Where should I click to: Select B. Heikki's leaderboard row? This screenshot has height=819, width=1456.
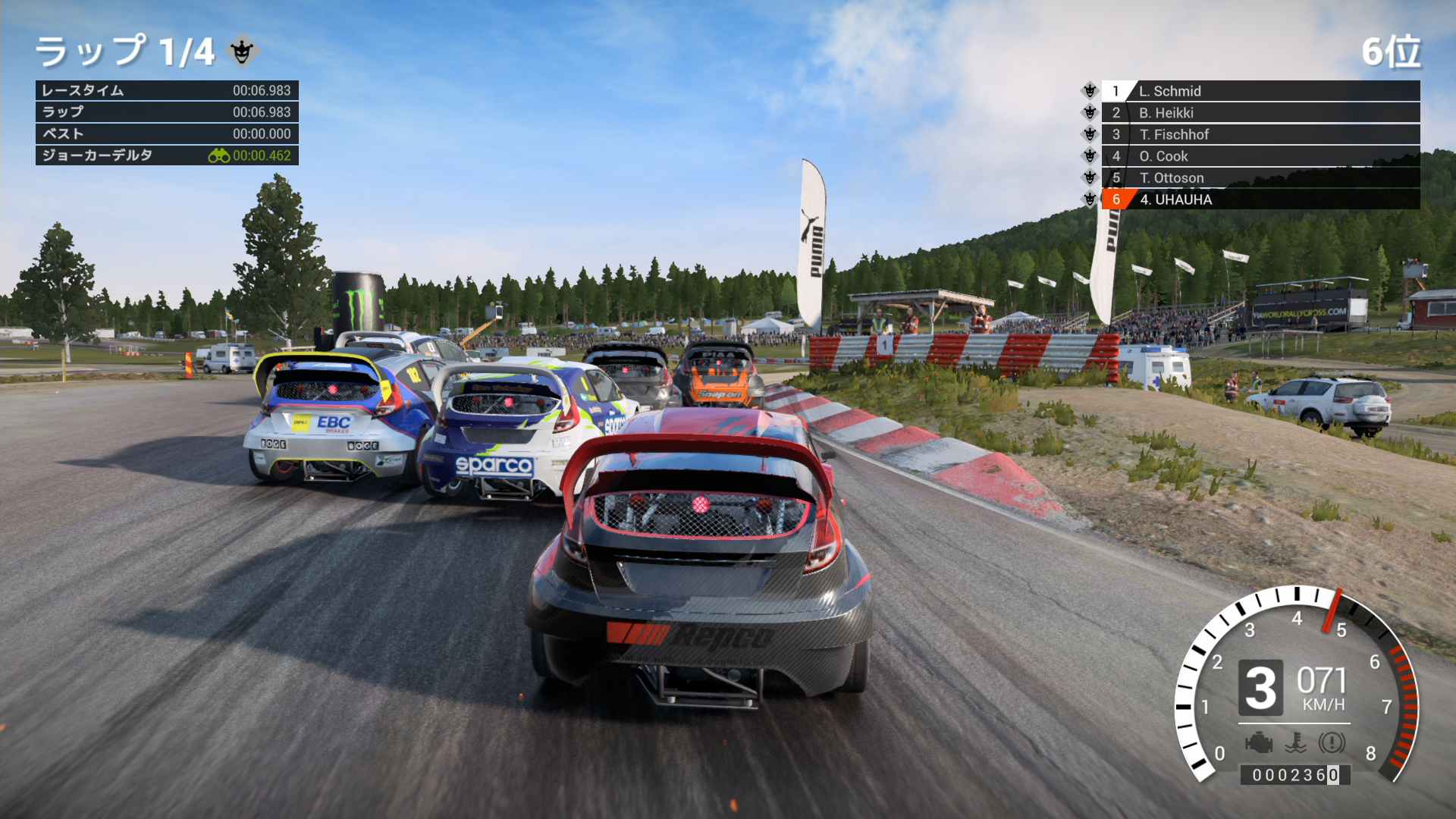coord(1259,113)
